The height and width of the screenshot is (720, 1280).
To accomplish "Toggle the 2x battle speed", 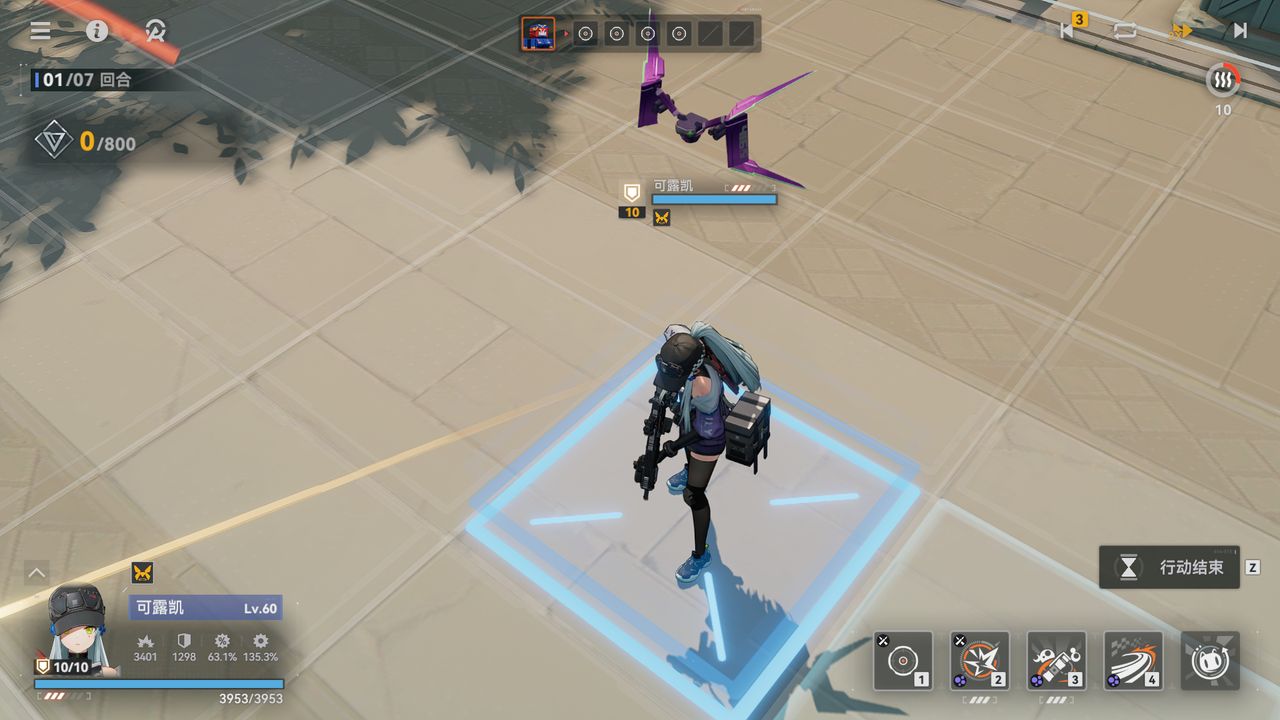I will click(x=1181, y=31).
